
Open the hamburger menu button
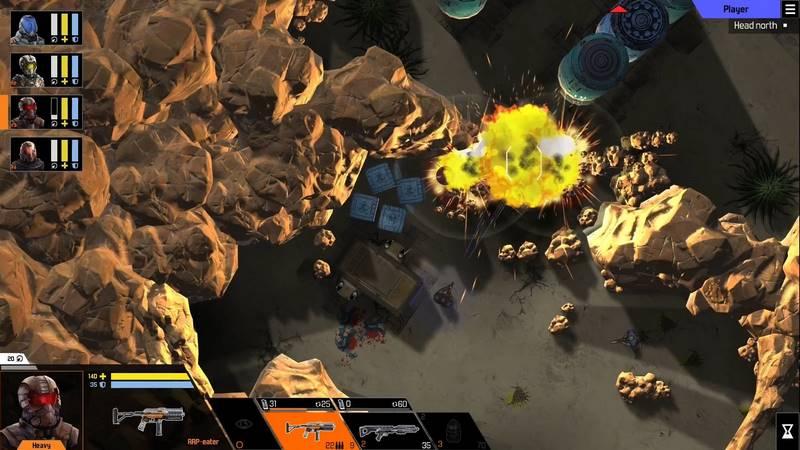(x=790, y=9)
